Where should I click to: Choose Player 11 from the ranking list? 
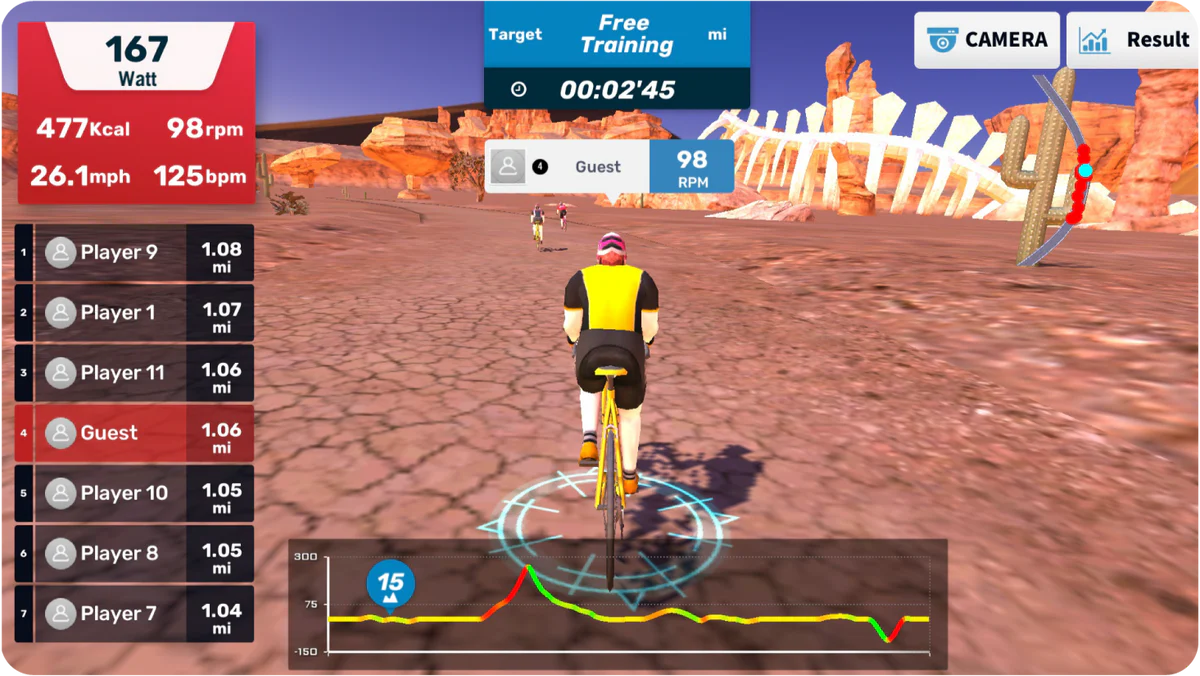coord(134,373)
